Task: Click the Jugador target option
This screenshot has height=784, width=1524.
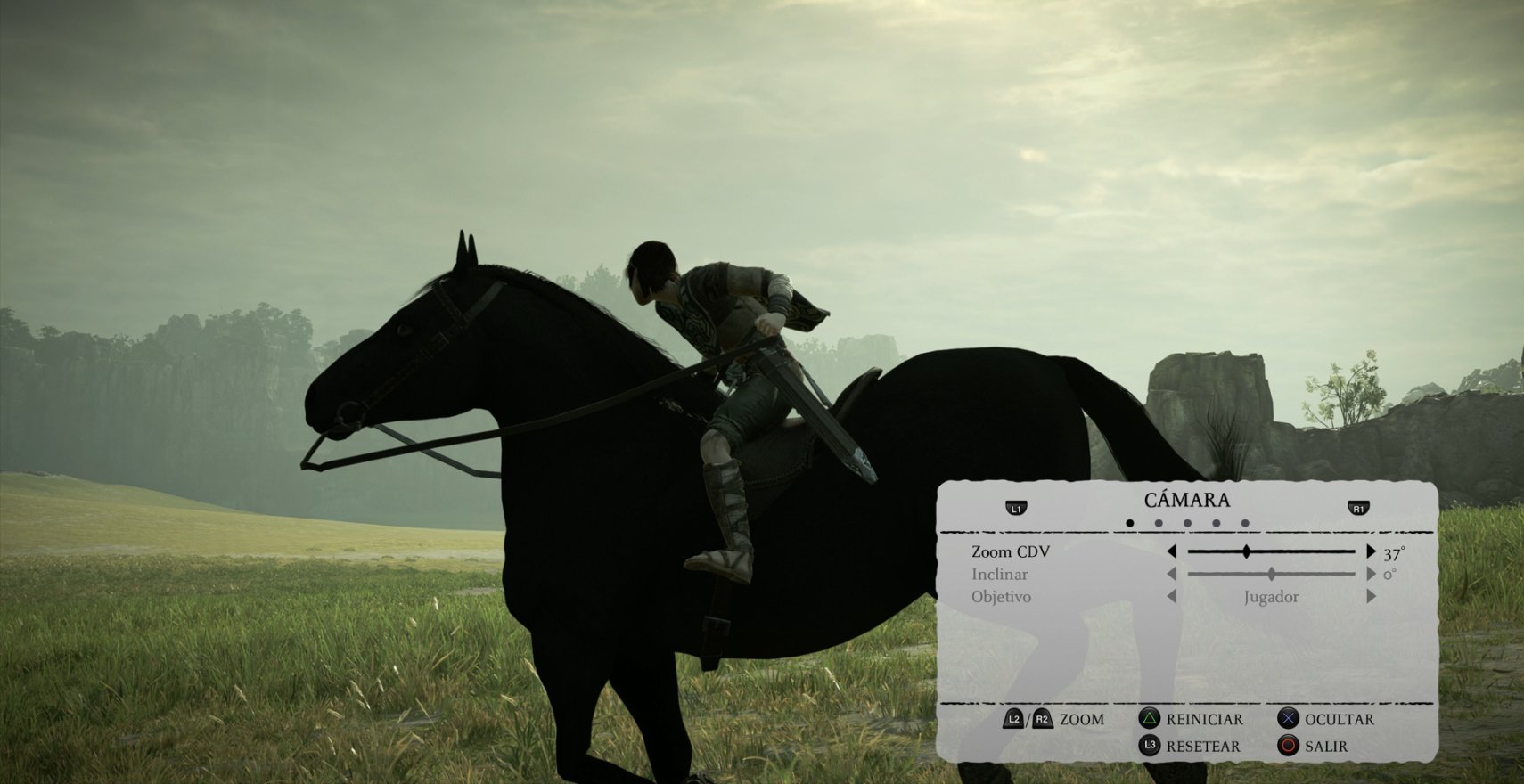Action: pyautogui.click(x=1270, y=598)
